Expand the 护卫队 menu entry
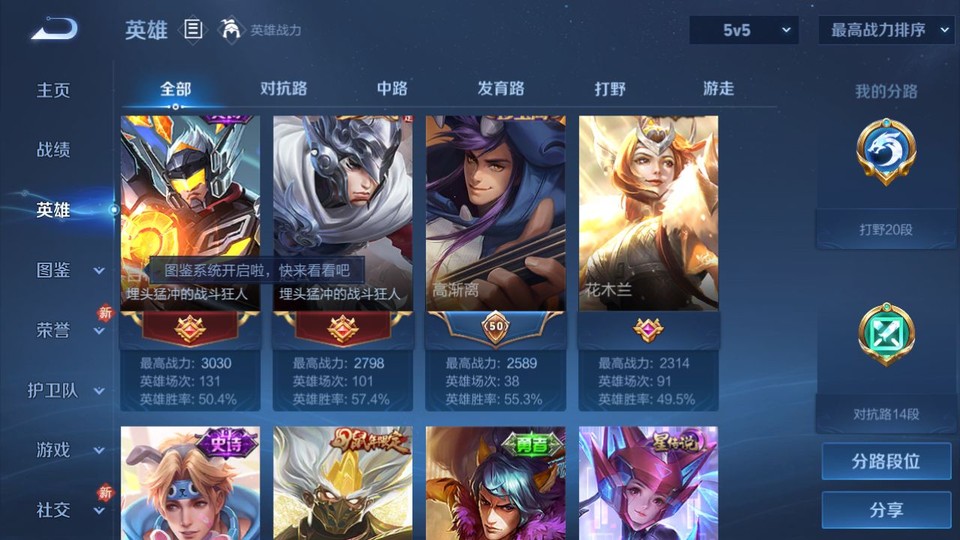960x540 pixels. [66, 390]
